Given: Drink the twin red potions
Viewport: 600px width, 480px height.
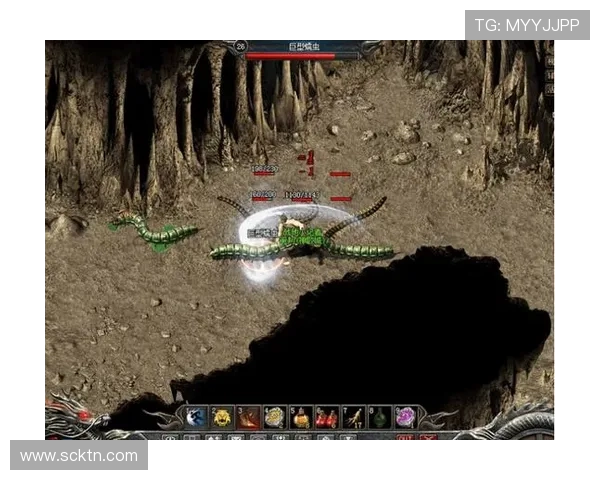Looking at the screenshot, I should pyautogui.click(x=326, y=417).
